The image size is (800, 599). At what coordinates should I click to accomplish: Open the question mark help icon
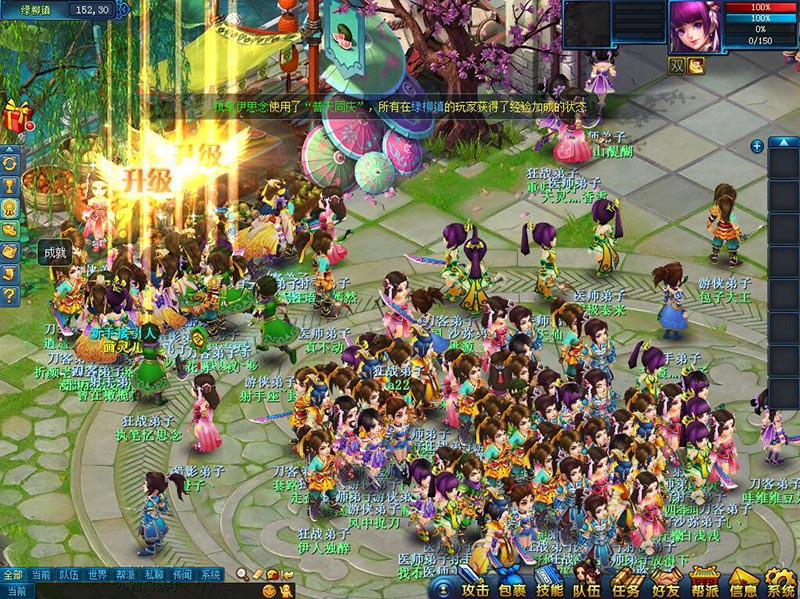(11, 296)
